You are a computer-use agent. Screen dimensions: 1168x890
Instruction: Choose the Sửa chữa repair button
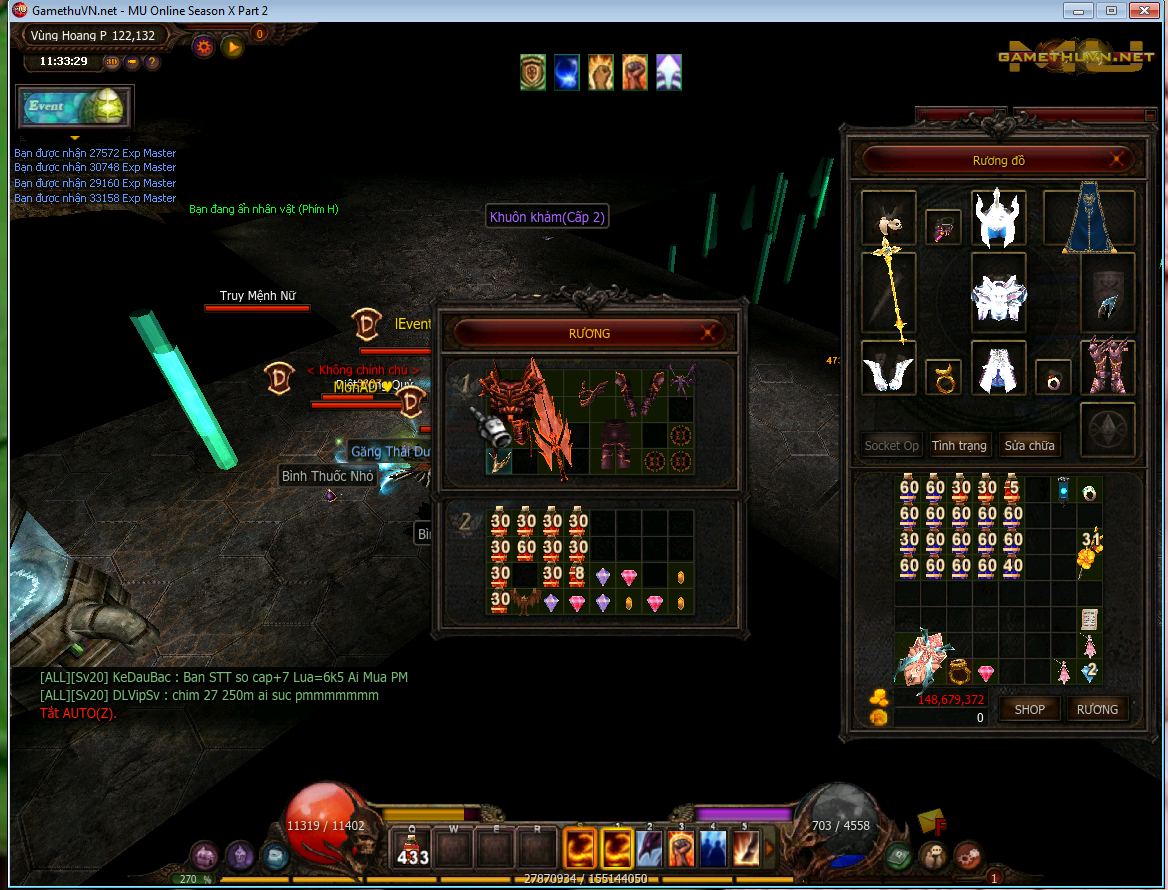tap(1028, 445)
